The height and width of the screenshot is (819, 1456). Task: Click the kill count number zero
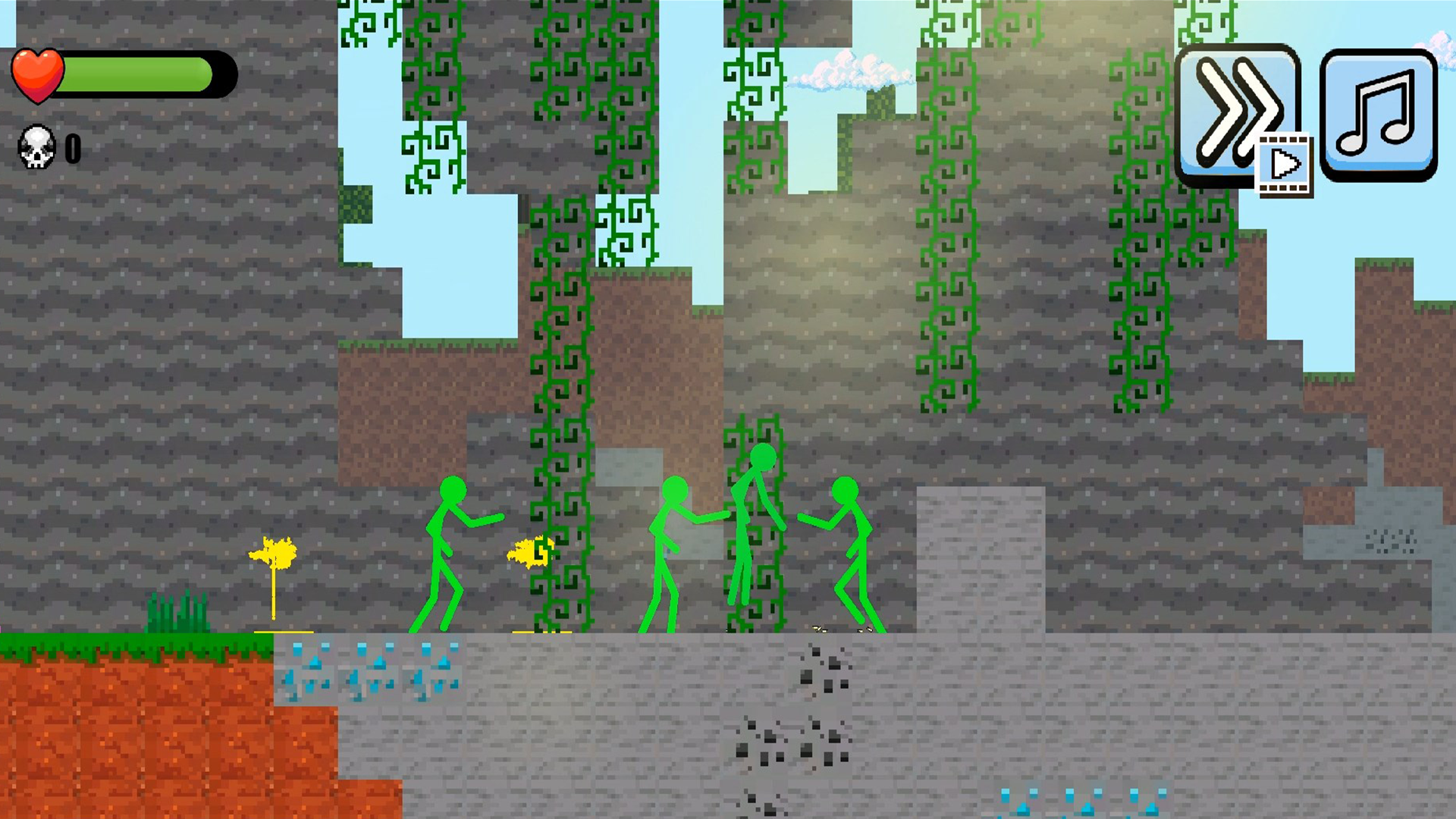72,149
